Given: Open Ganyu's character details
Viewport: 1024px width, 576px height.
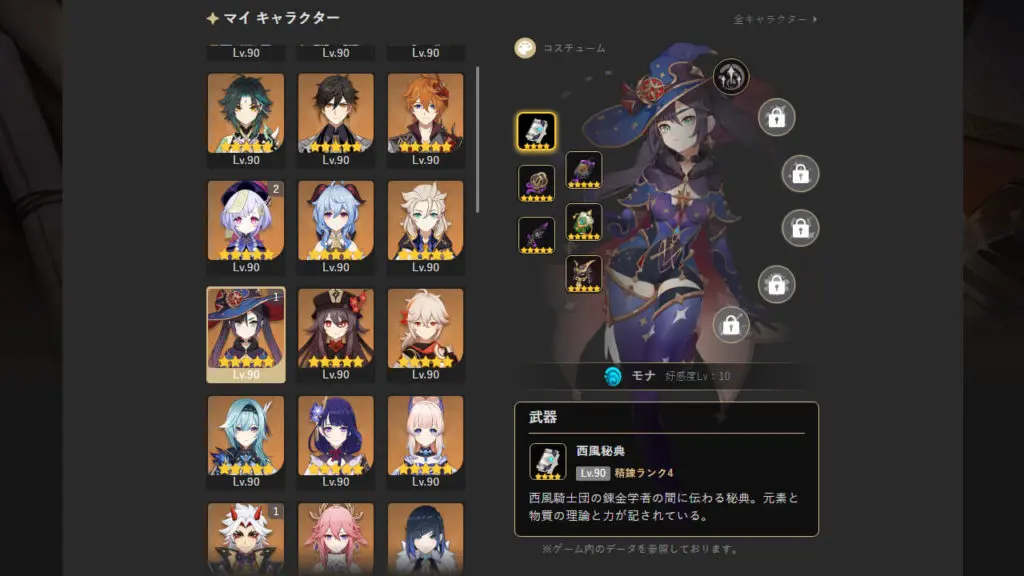Looking at the screenshot, I should pyautogui.click(x=336, y=226).
